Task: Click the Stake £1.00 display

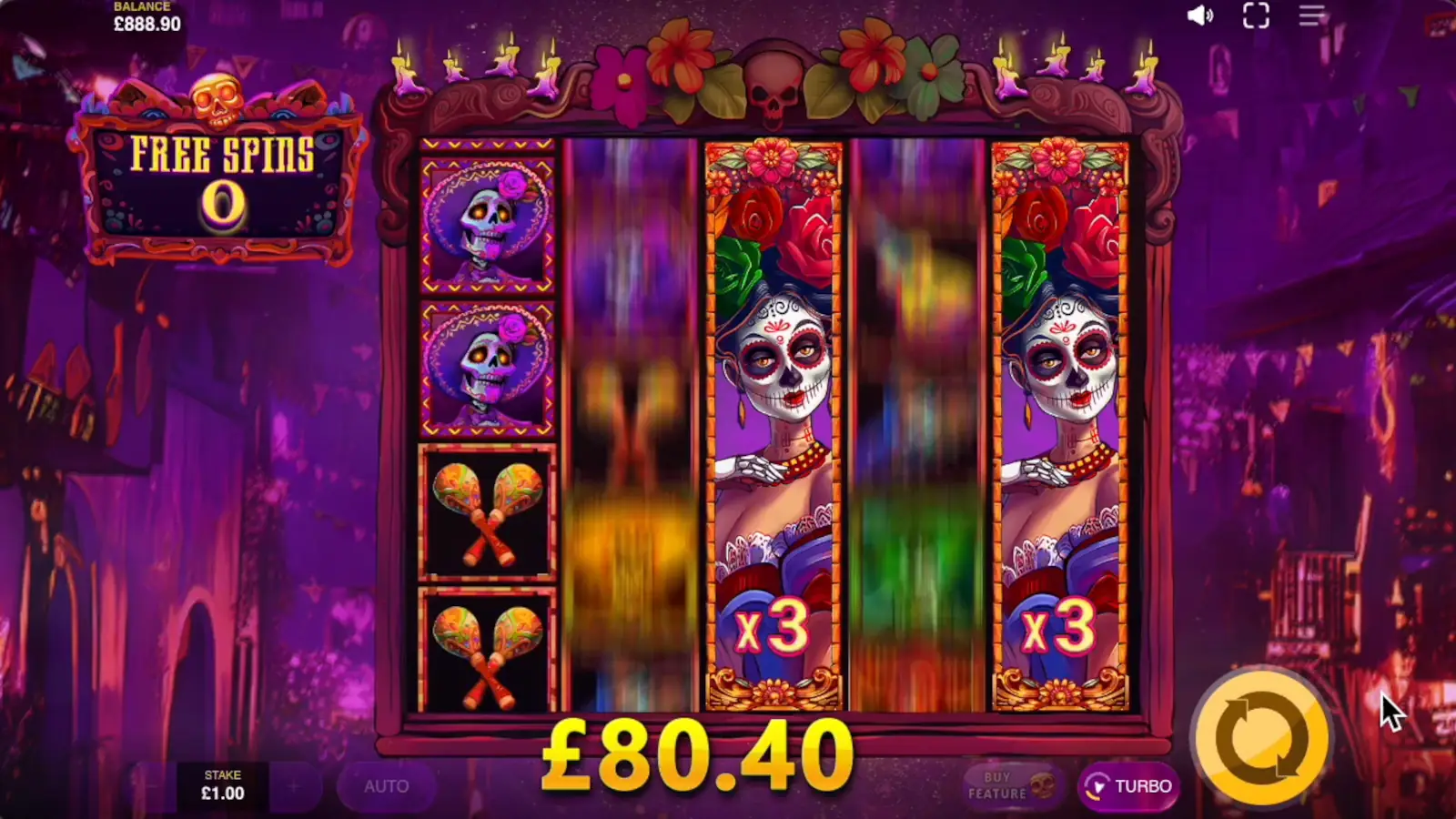Action: pyautogui.click(x=224, y=784)
